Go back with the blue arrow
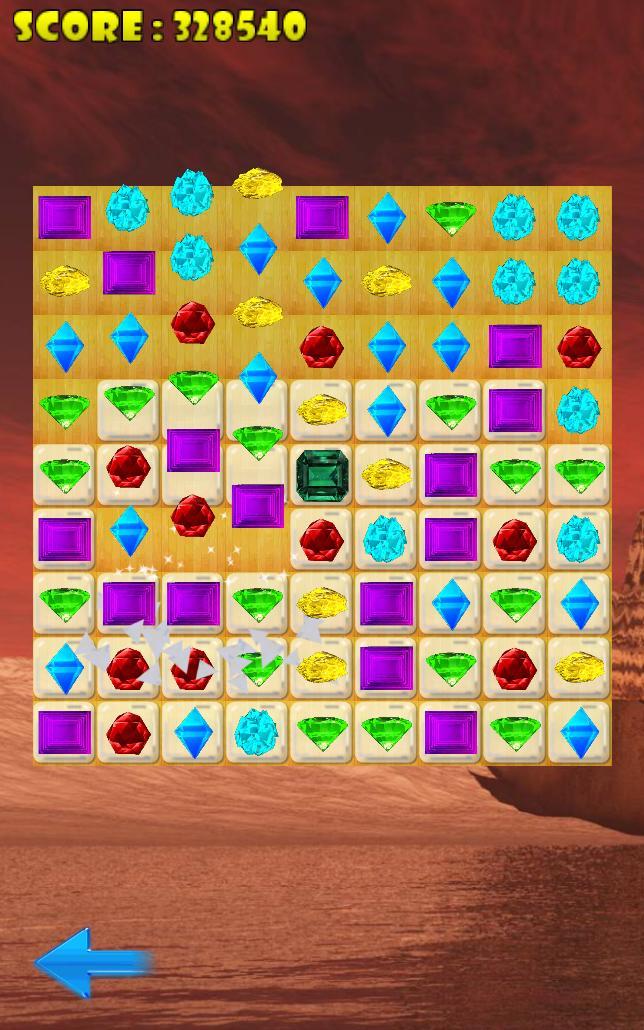The image size is (644, 1030). tap(92, 962)
